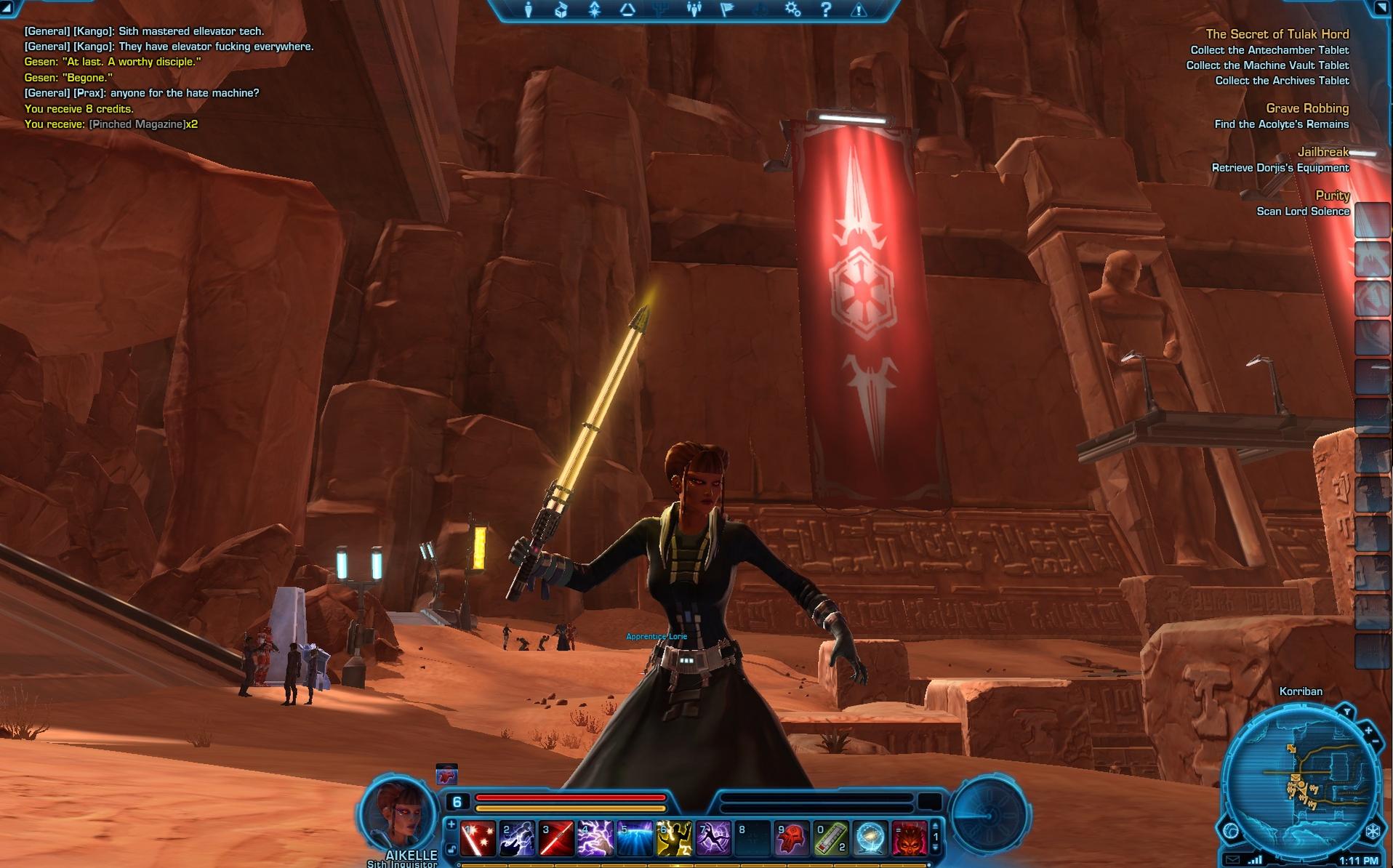Zoom out the minimap with minus button
The height and width of the screenshot is (868, 1393).
1375,741
